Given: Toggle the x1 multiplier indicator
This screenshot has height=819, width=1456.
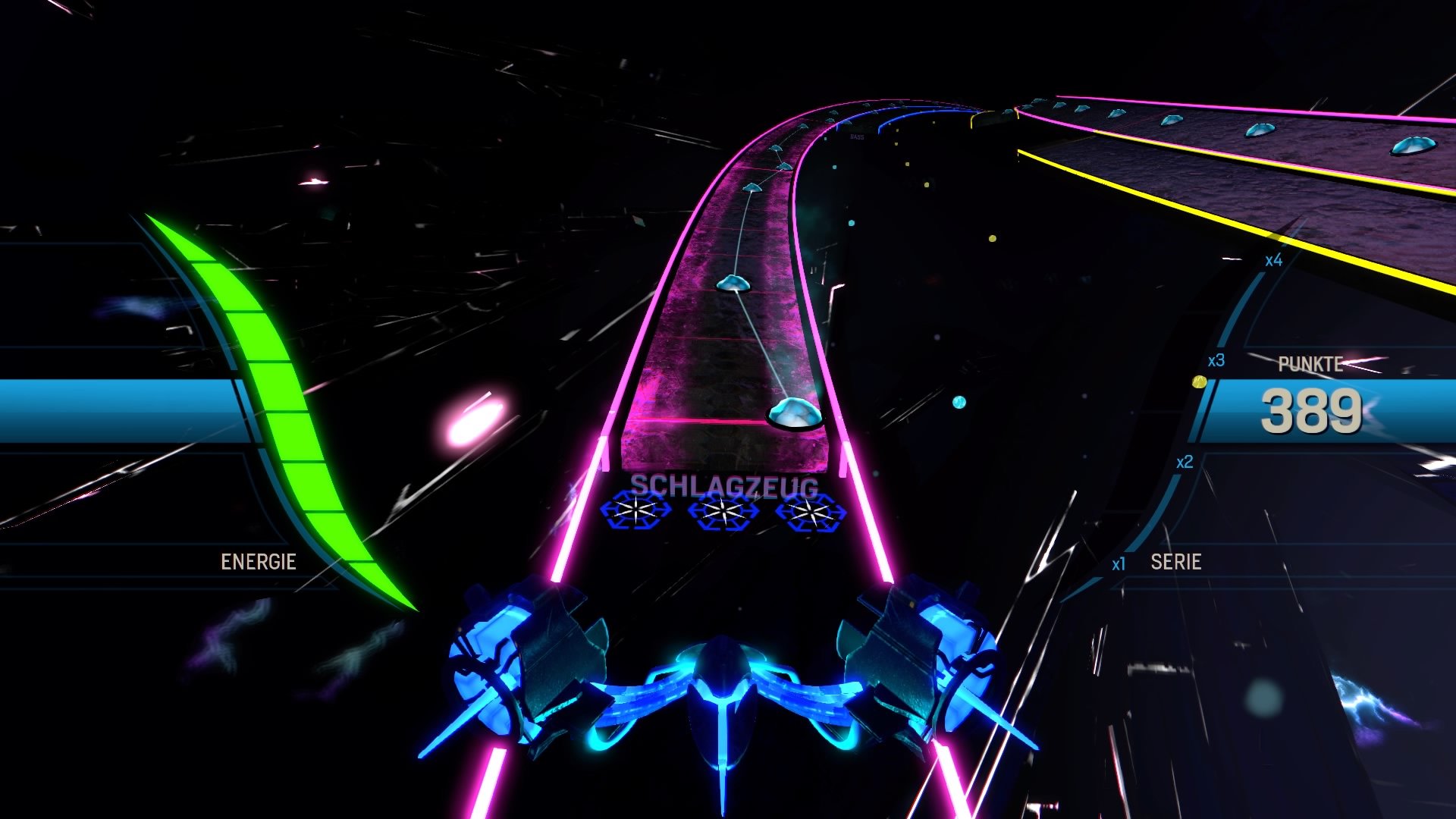Looking at the screenshot, I should 1122,563.
